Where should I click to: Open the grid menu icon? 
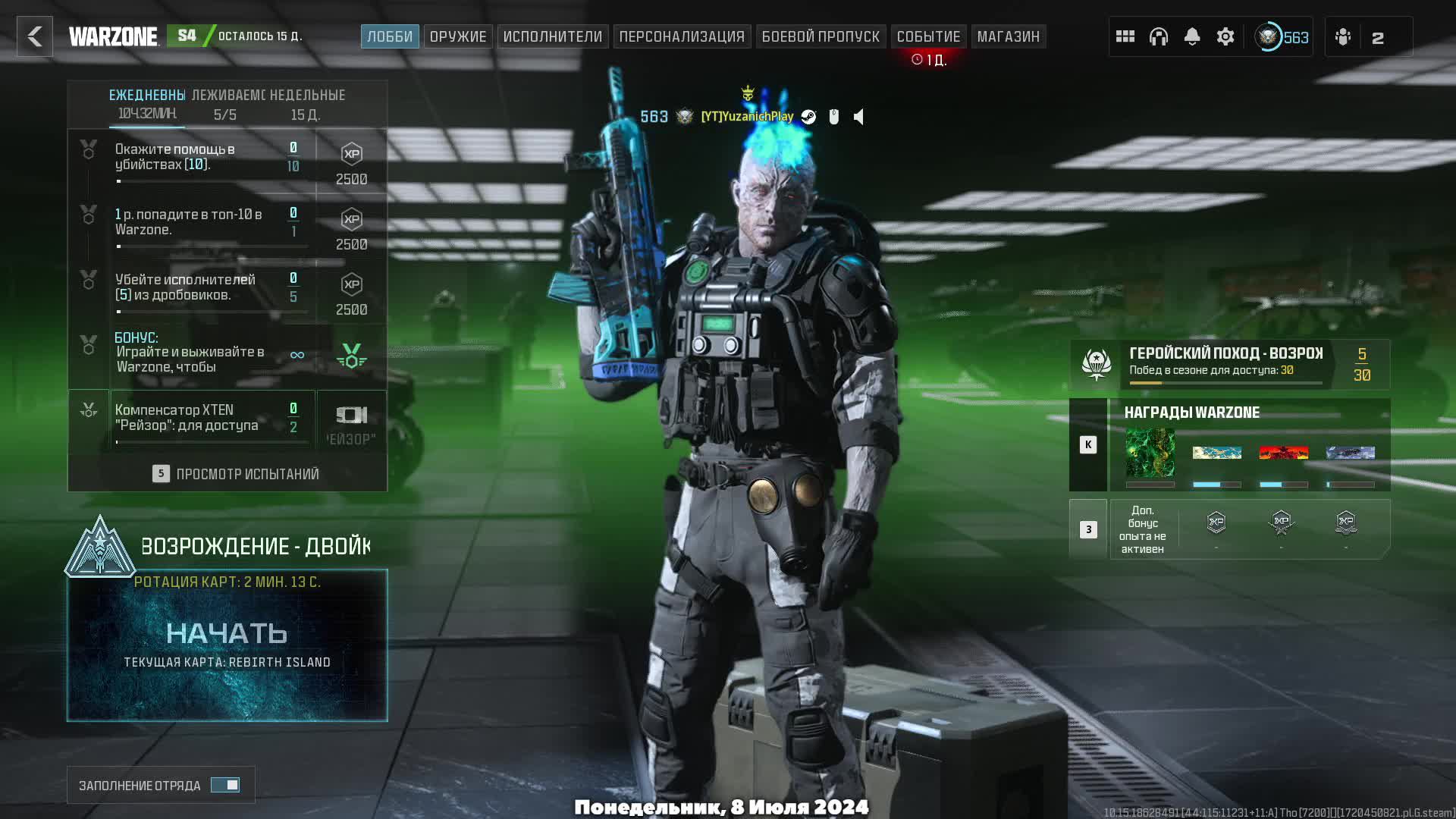pos(1125,36)
